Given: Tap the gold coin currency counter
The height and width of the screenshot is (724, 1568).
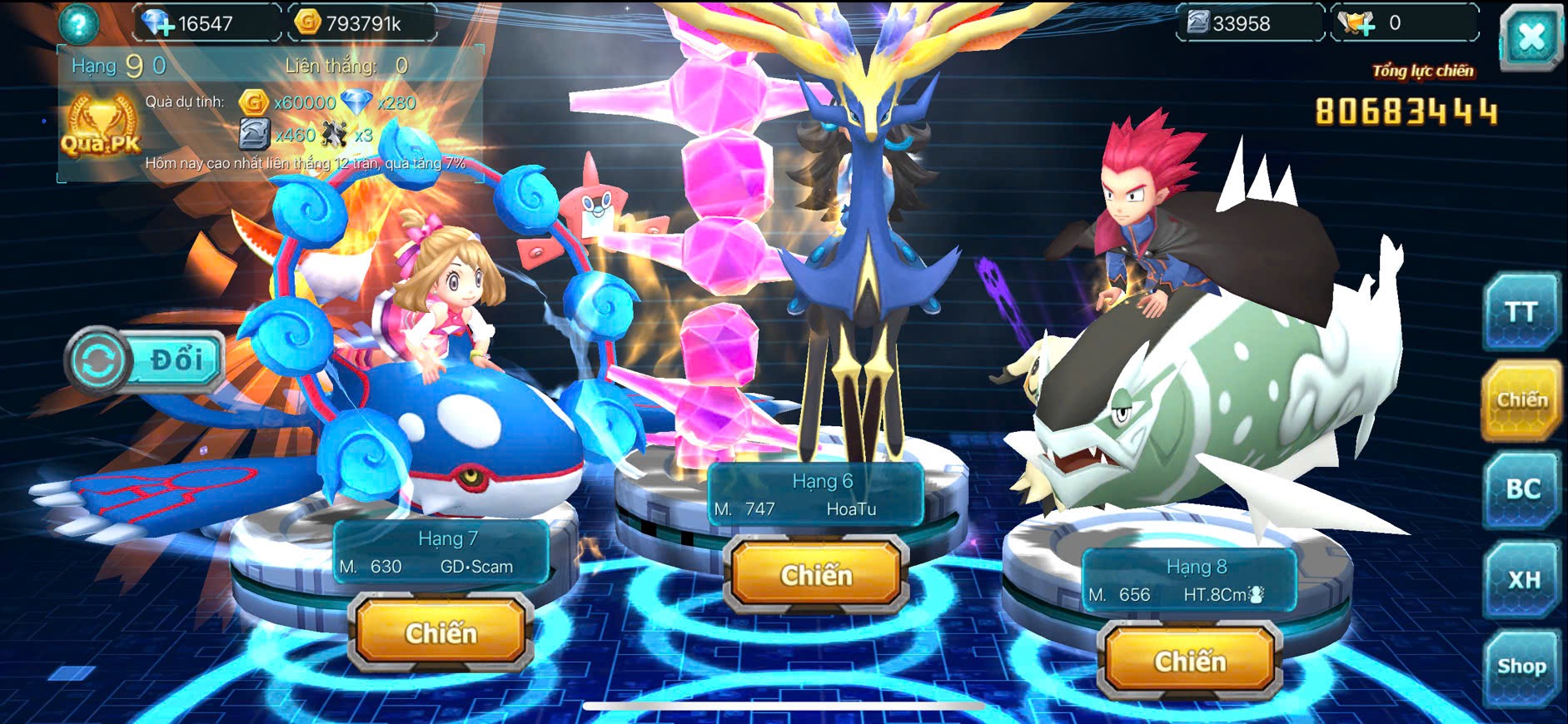Looking at the screenshot, I should [361, 23].
